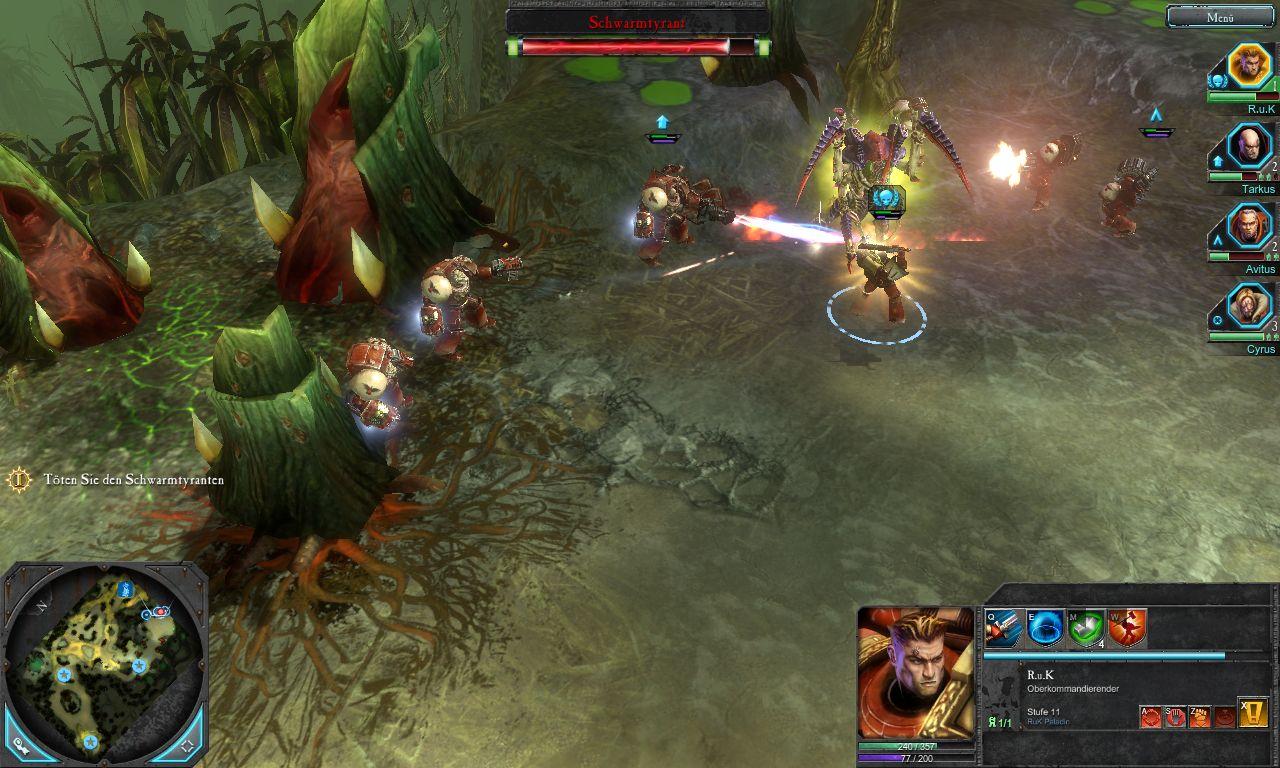Activate the green M item ability

[1086, 629]
